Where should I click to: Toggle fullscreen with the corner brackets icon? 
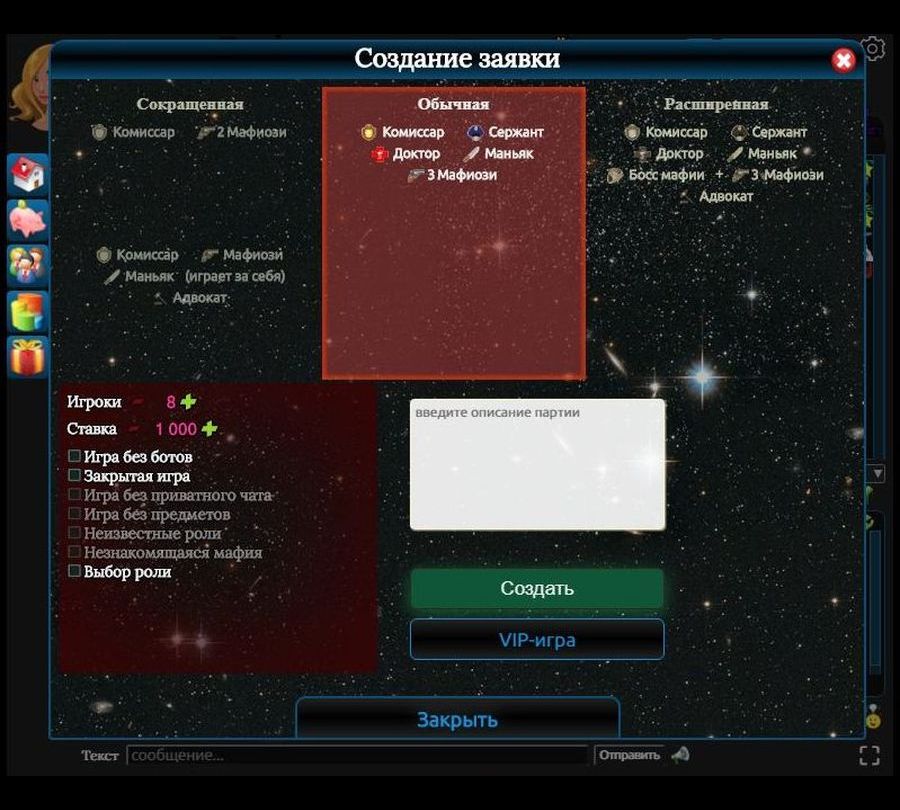[869, 755]
